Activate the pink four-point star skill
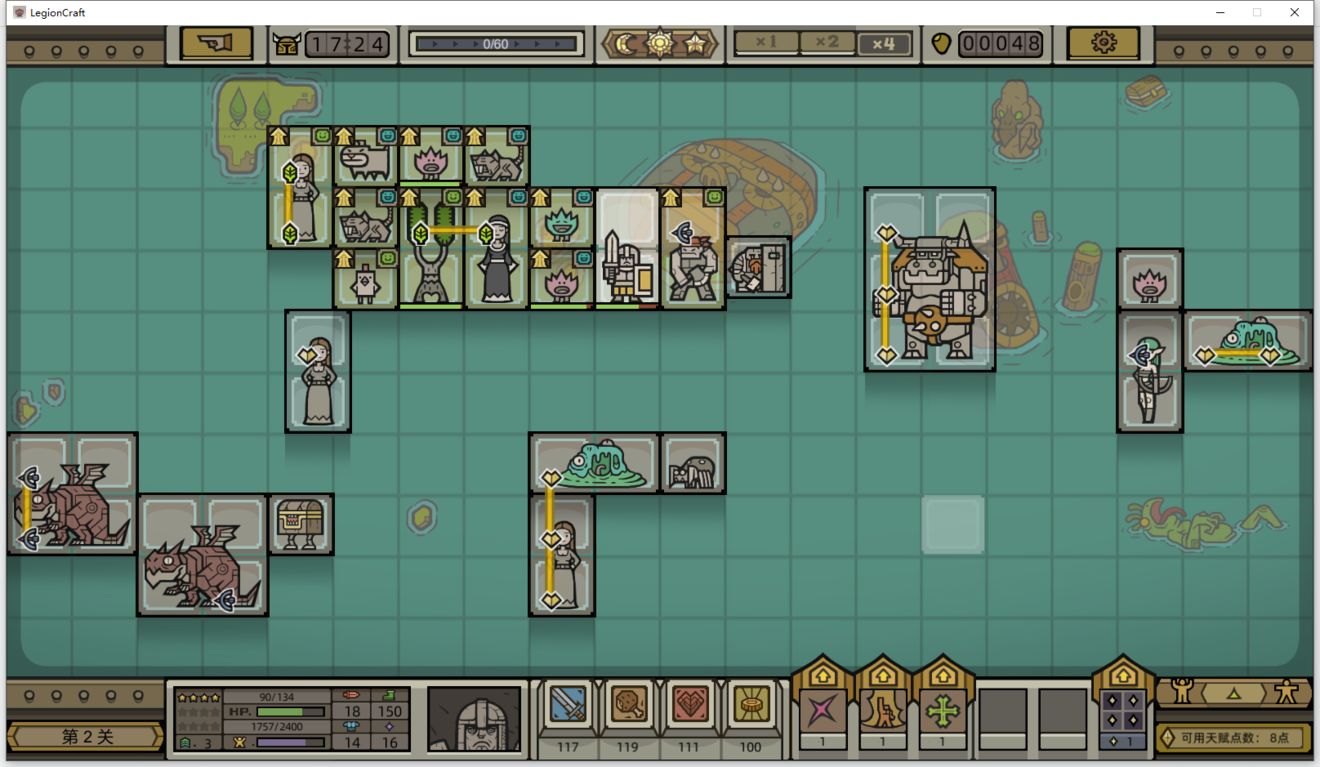The height and width of the screenshot is (767, 1320). pos(822,712)
